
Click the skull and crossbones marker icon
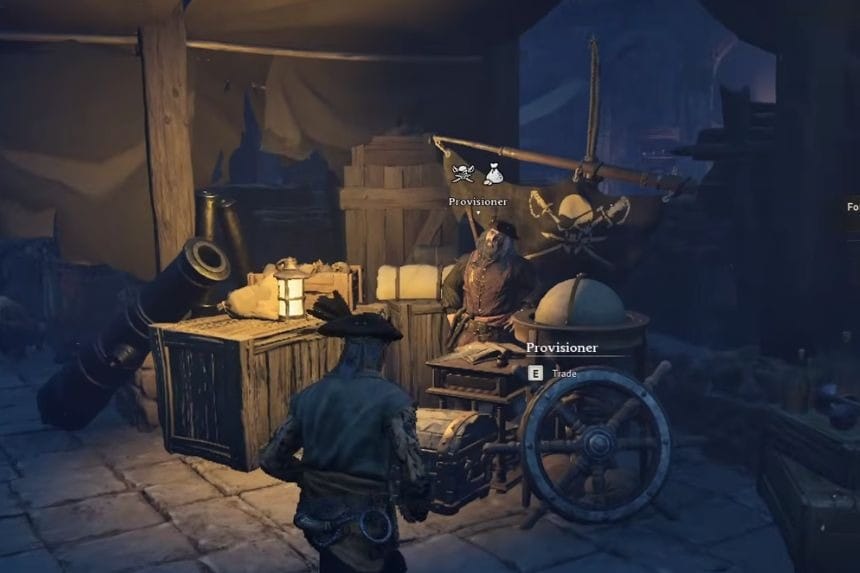point(462,174)
